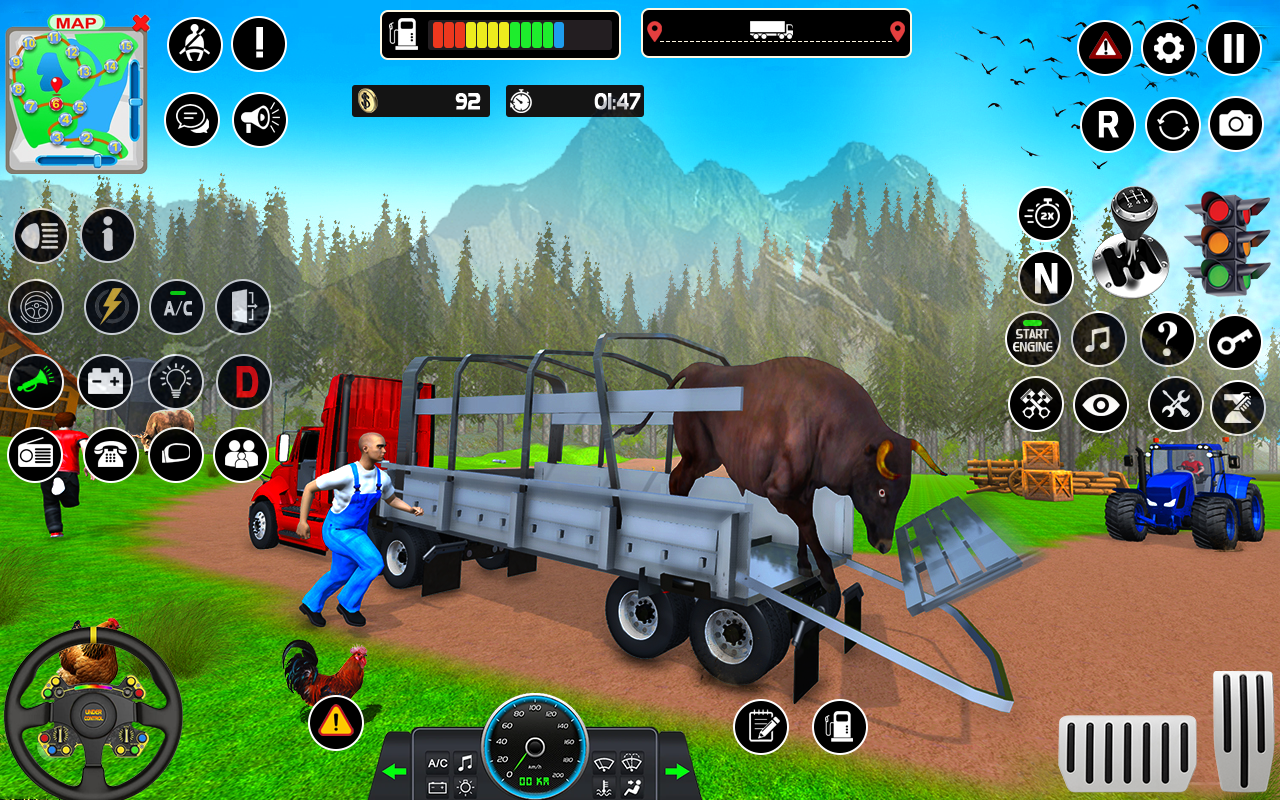Open the telephone button
Image resolution: width=1280 pixels, height=800 pixels.
pyautogui.click(x=110, y=455)
